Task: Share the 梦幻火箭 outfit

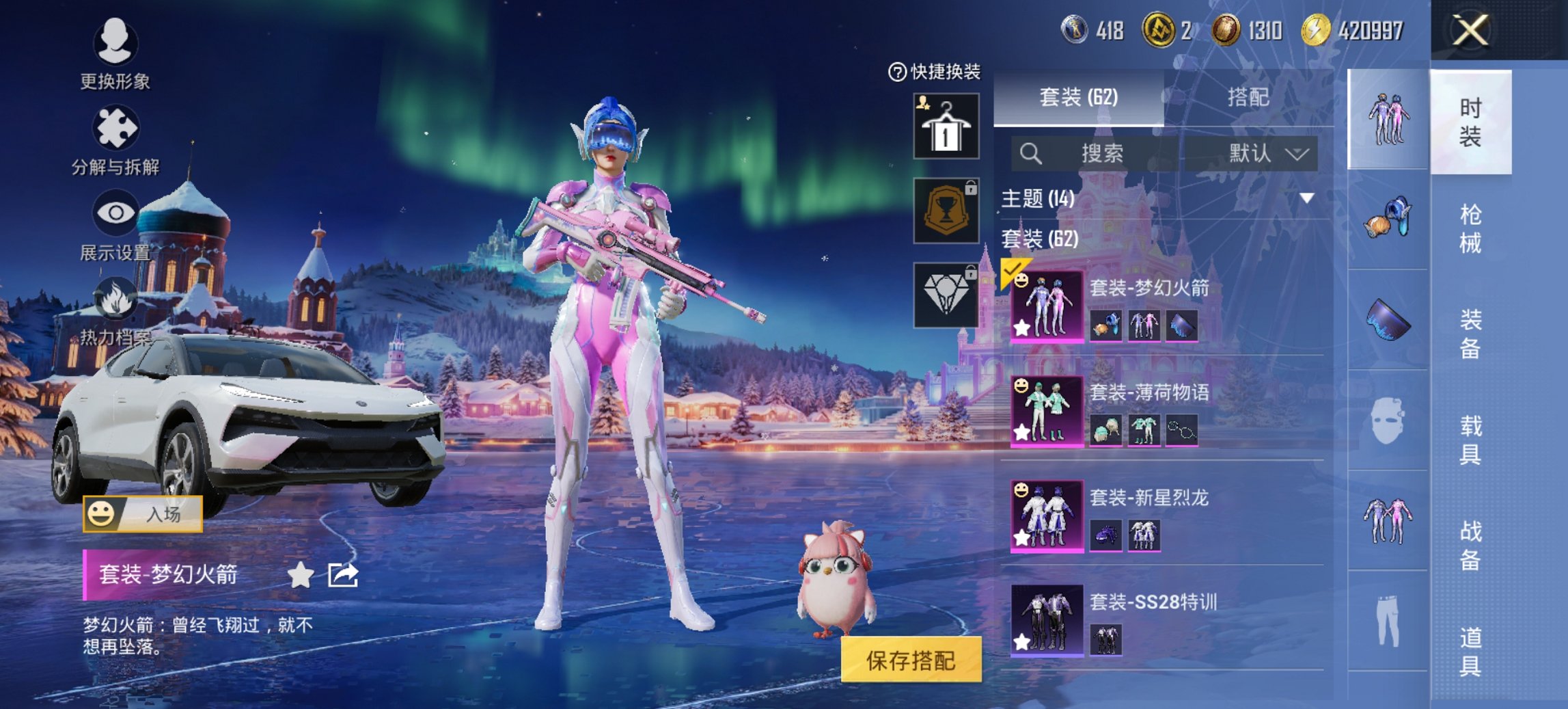Action: tap(342, 575)
